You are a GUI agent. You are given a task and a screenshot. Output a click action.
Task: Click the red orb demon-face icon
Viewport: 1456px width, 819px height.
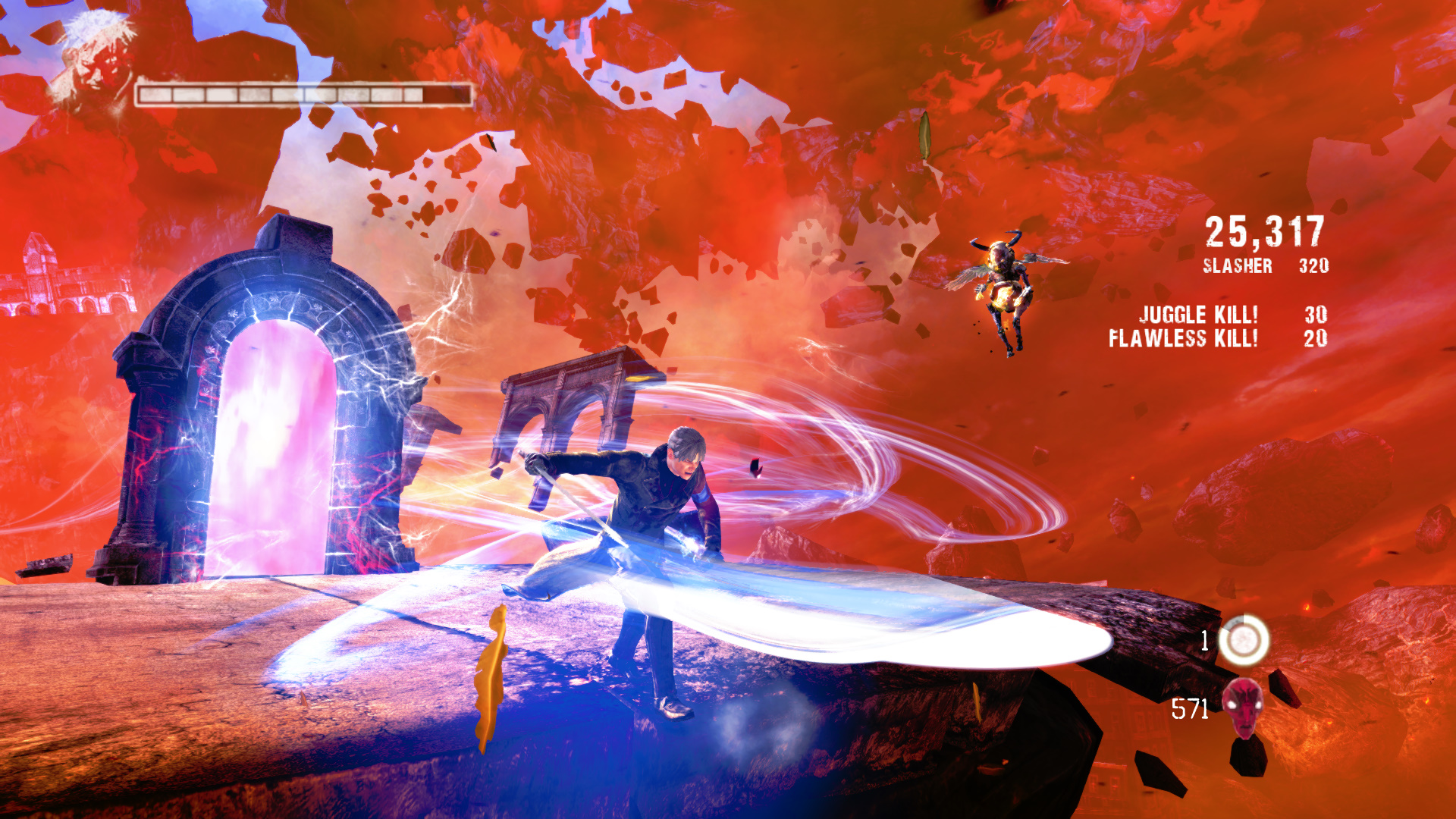click(x=1243, y=705)
